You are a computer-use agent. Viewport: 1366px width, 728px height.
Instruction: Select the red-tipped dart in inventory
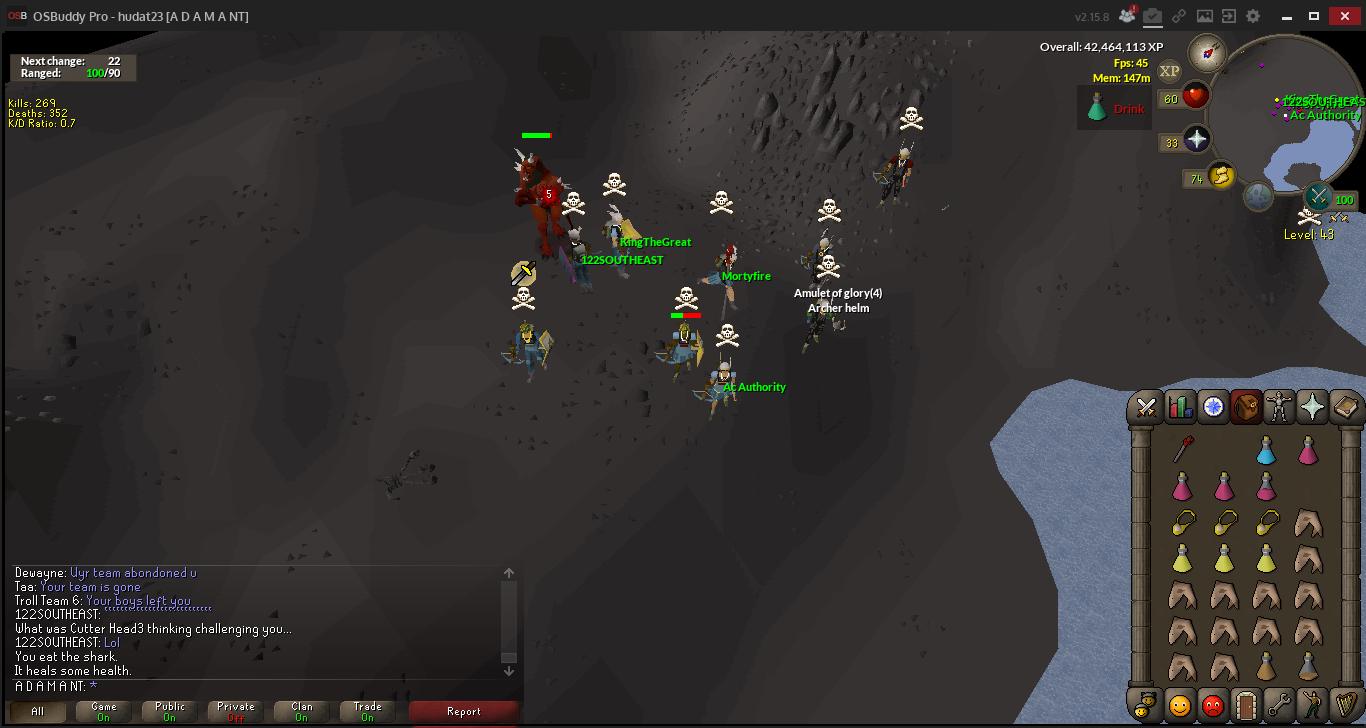[x=1183, y=450]
